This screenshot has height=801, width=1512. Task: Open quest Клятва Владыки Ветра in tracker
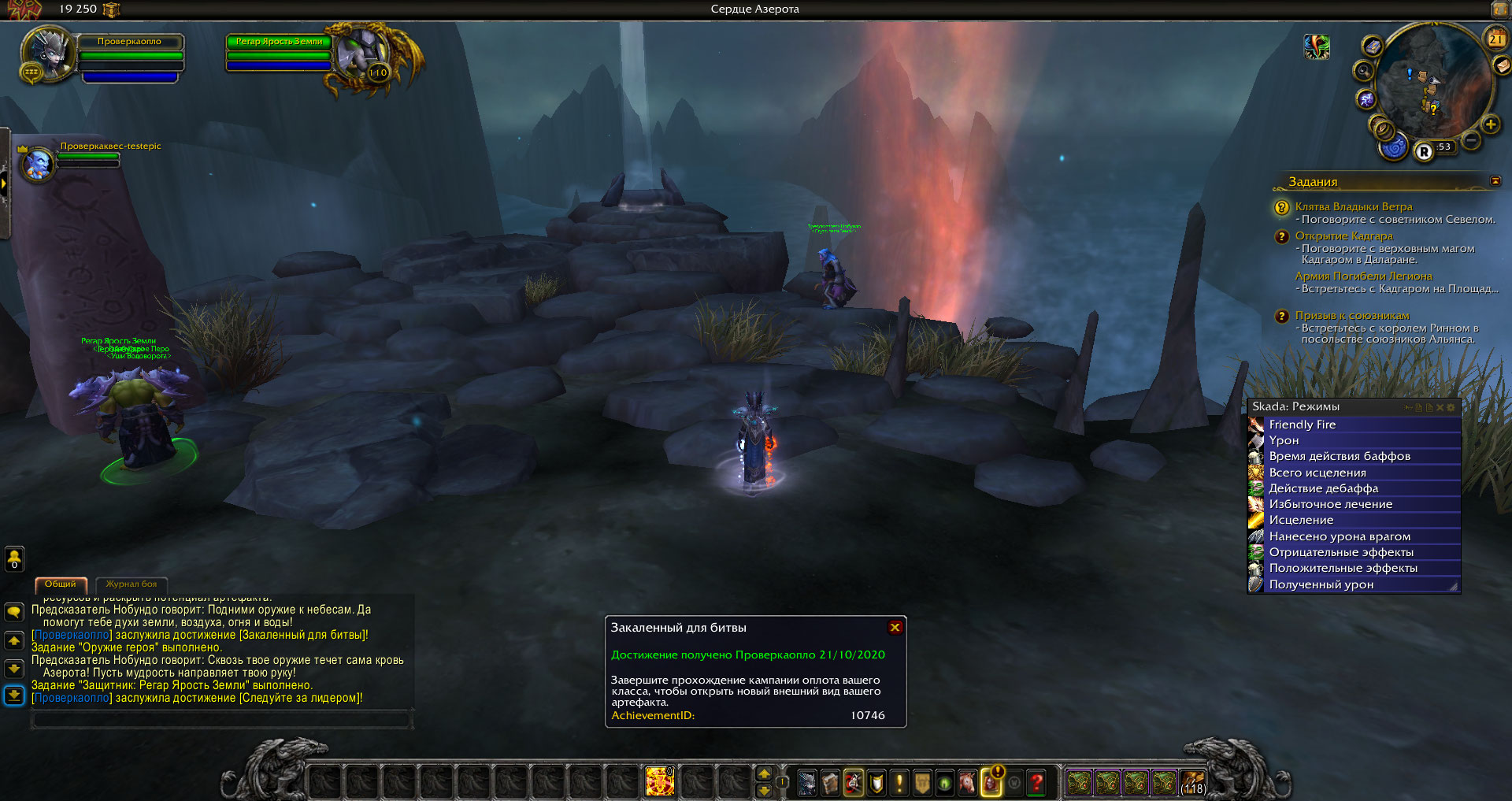1353,206
